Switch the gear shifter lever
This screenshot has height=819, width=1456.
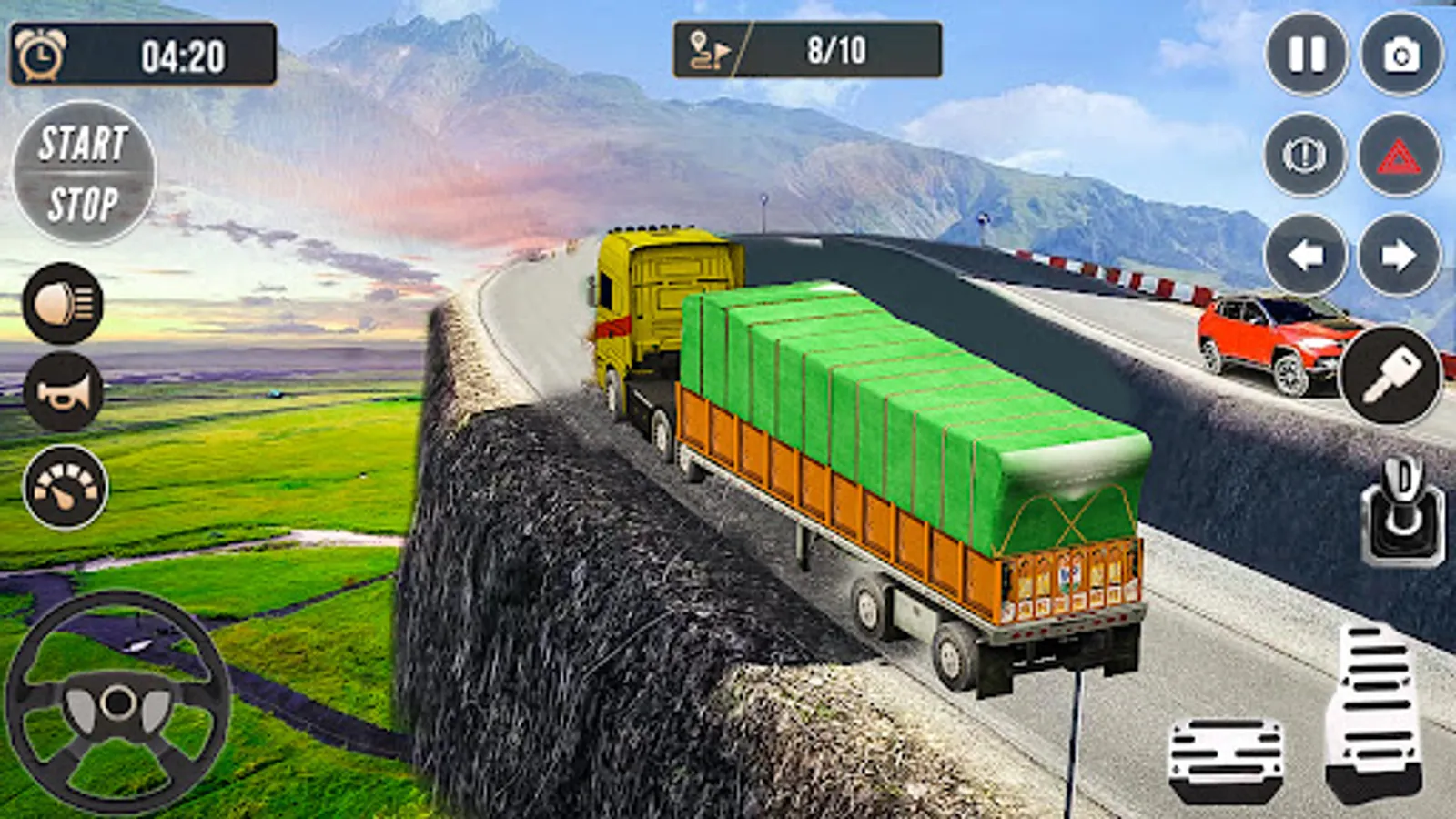(x=1402, y=511)
